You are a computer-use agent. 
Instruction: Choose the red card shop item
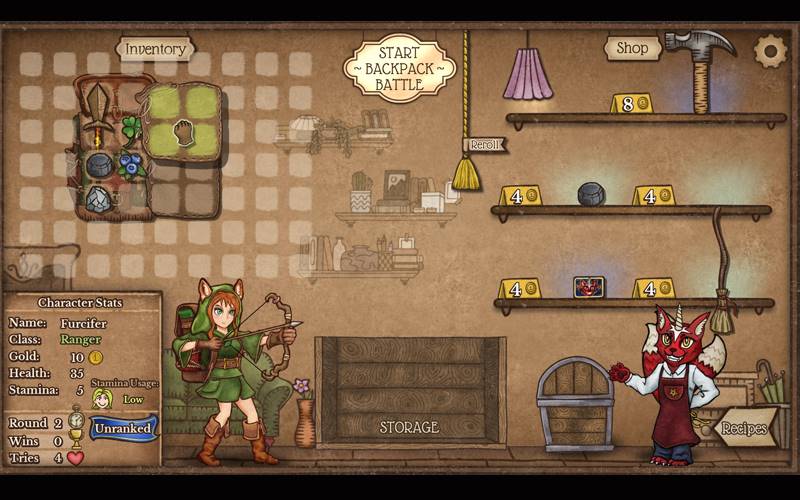[x=589, y=287]
